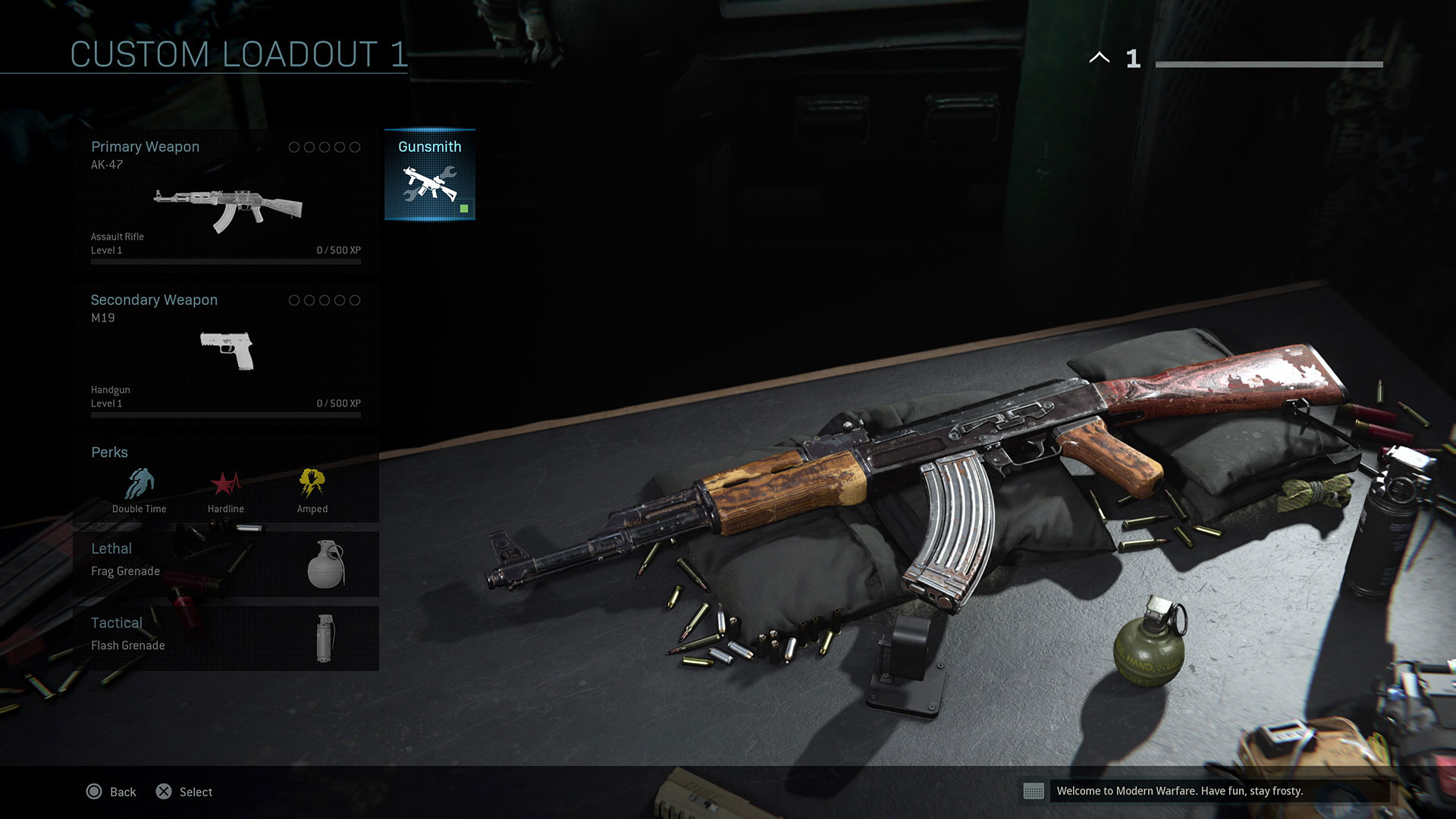Pick the Amped perk slot
This screenshot has height=819, width=1456.
click(x=312, y=491)
